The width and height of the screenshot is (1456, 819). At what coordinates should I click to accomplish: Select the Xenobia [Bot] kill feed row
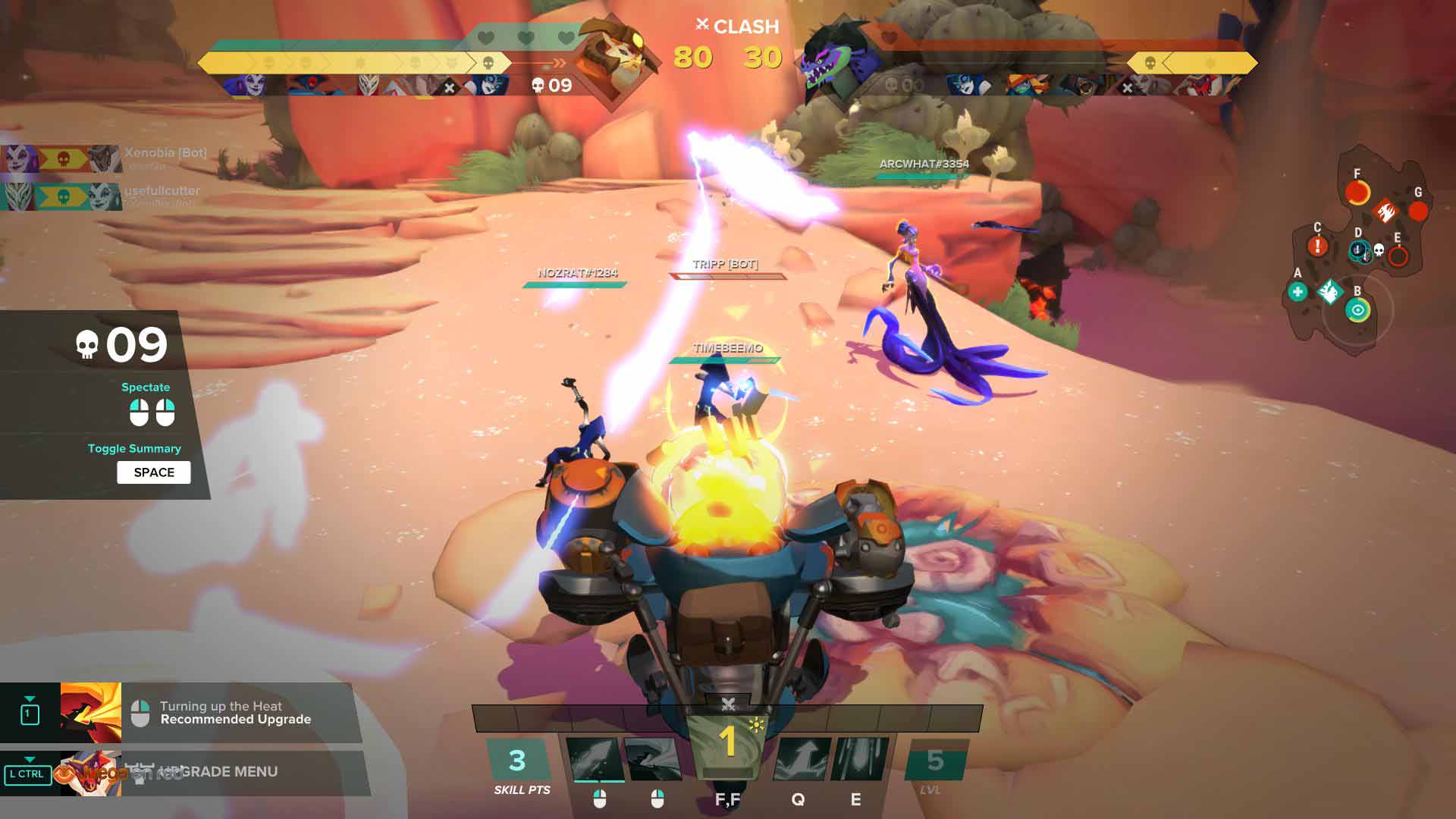[x=106, y=158]
